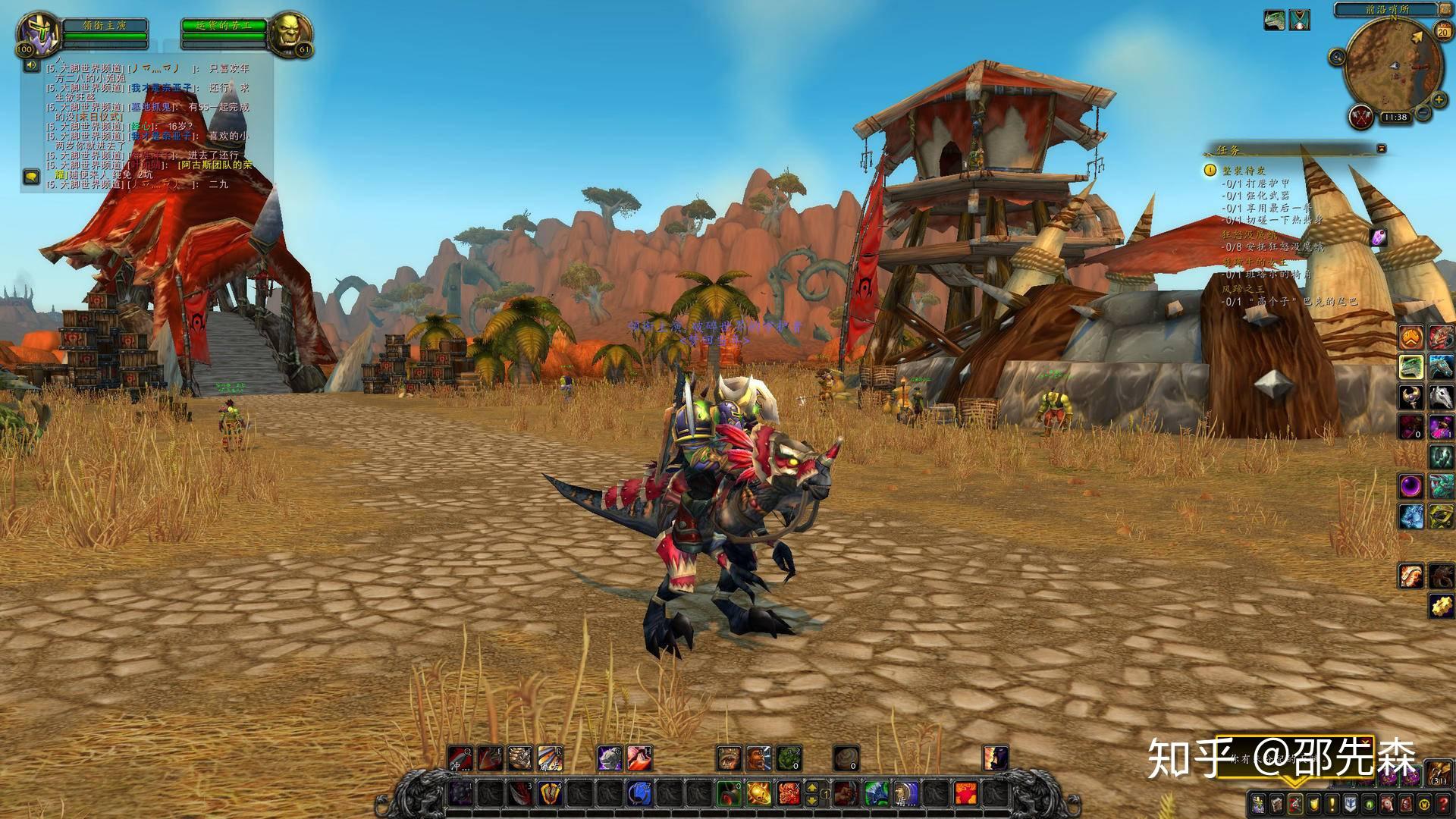Zoom out the minimap with minus button
The height and width of the screenshot is (819, 1456).
1423,114
